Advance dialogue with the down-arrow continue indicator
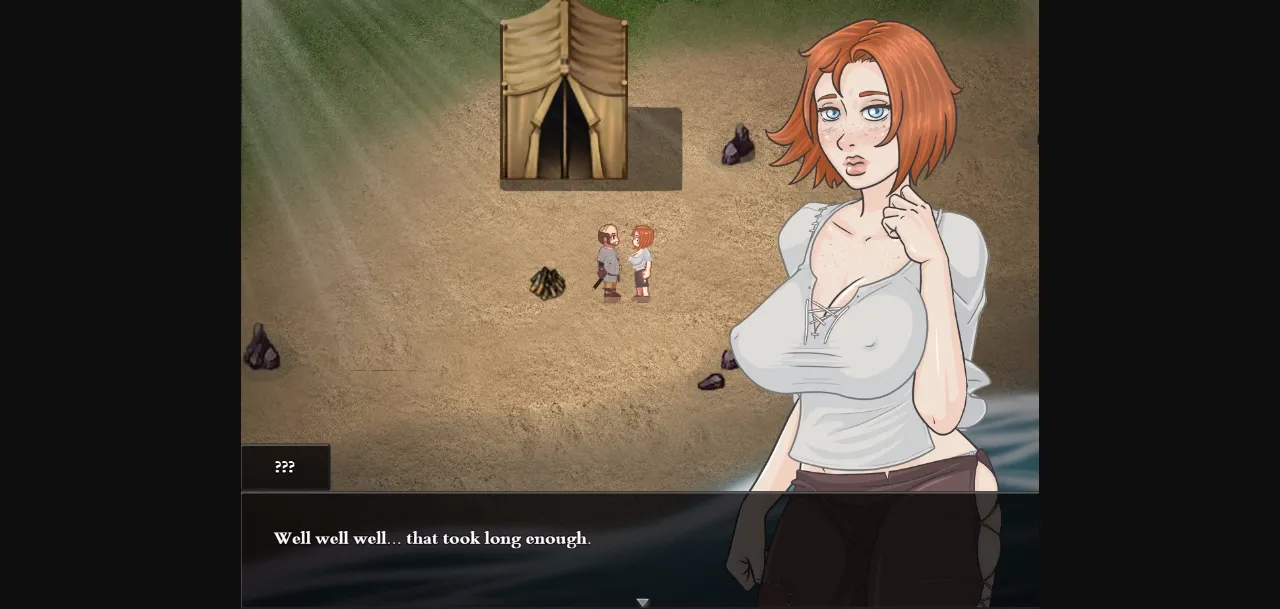1280x609 pixels. (643, 602)
